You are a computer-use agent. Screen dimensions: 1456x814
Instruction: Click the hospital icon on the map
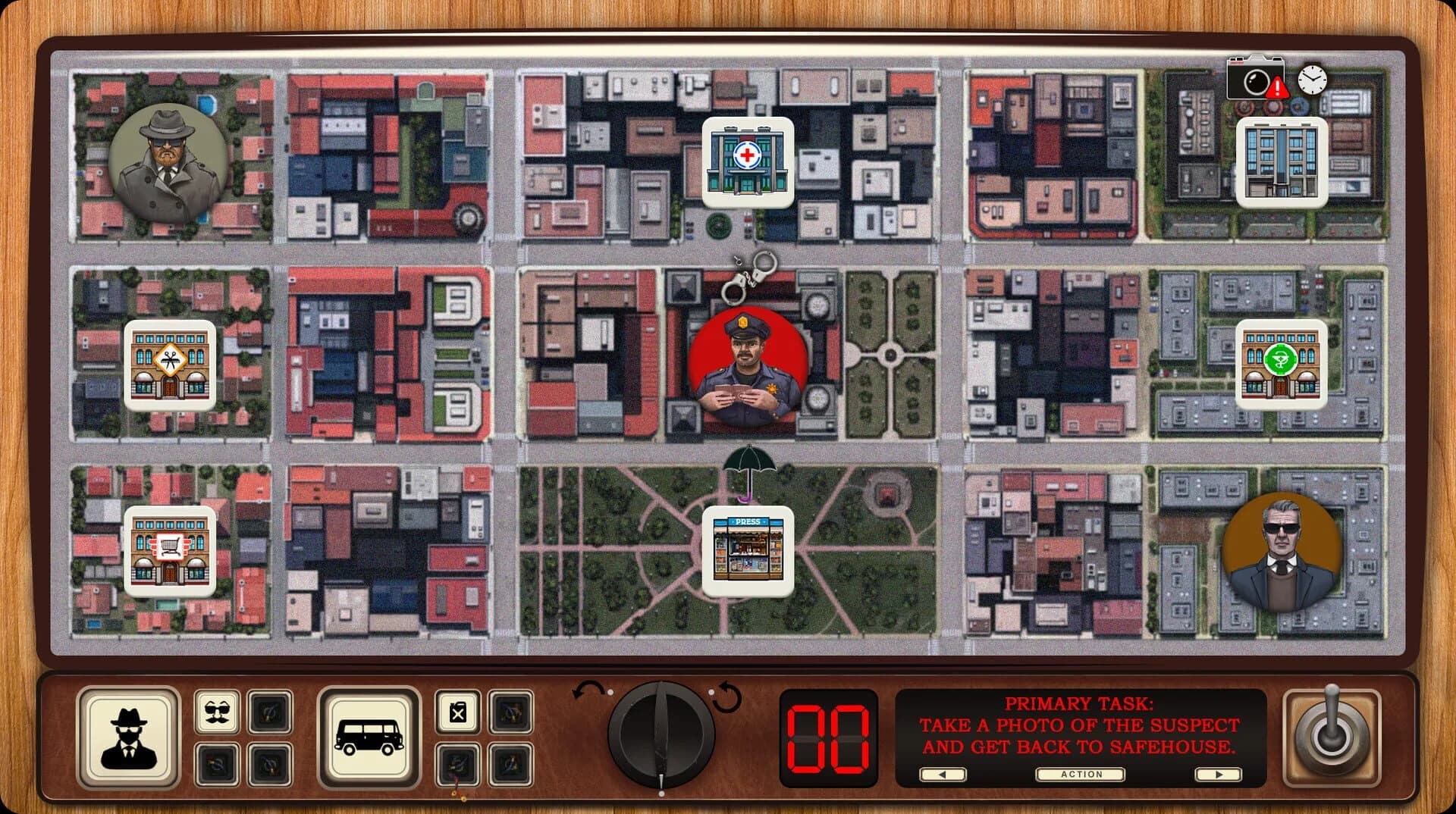tap(747, 163)
